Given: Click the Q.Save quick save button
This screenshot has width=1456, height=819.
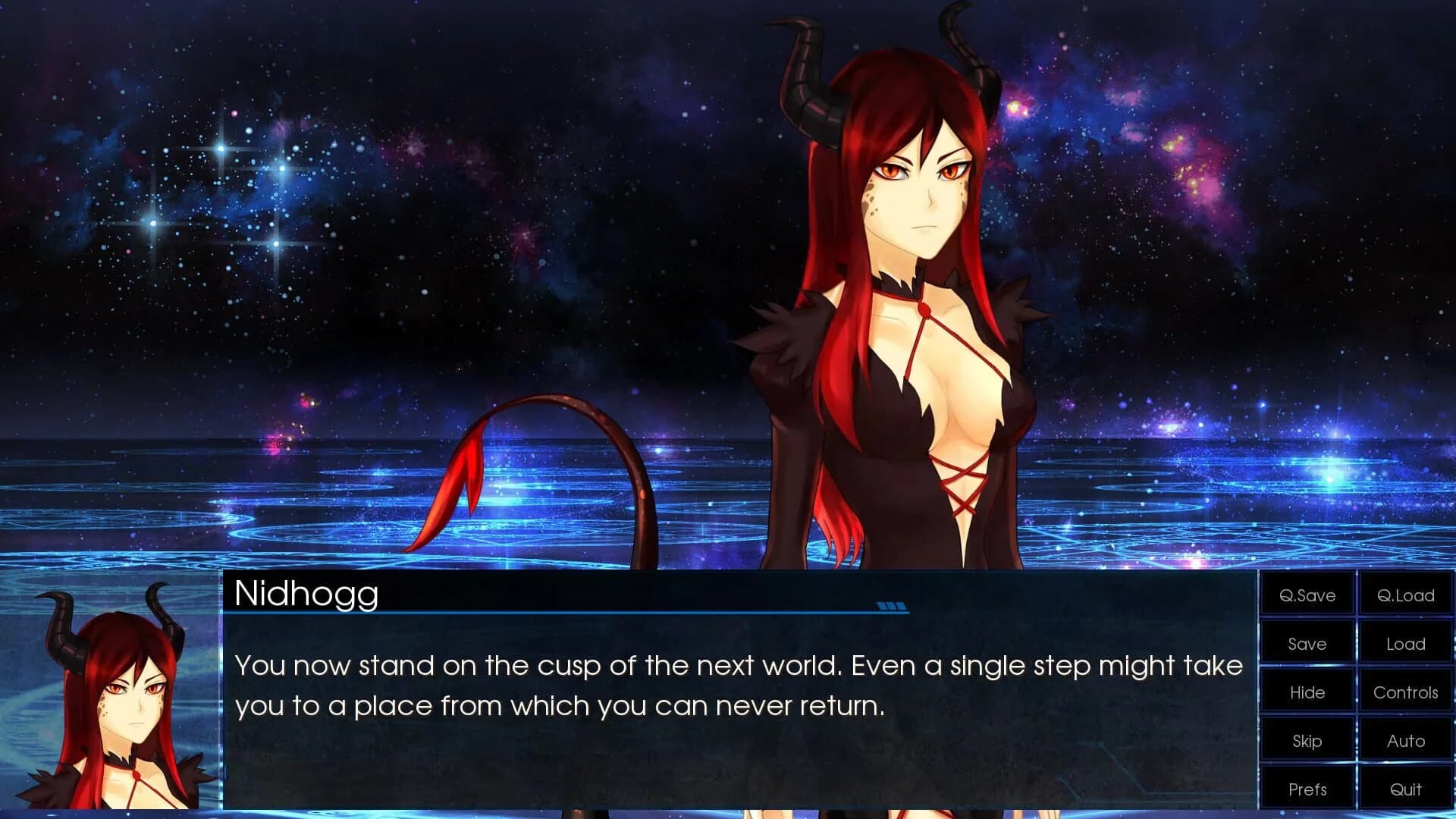Looking at the screenshot, I should (1306, 596).
